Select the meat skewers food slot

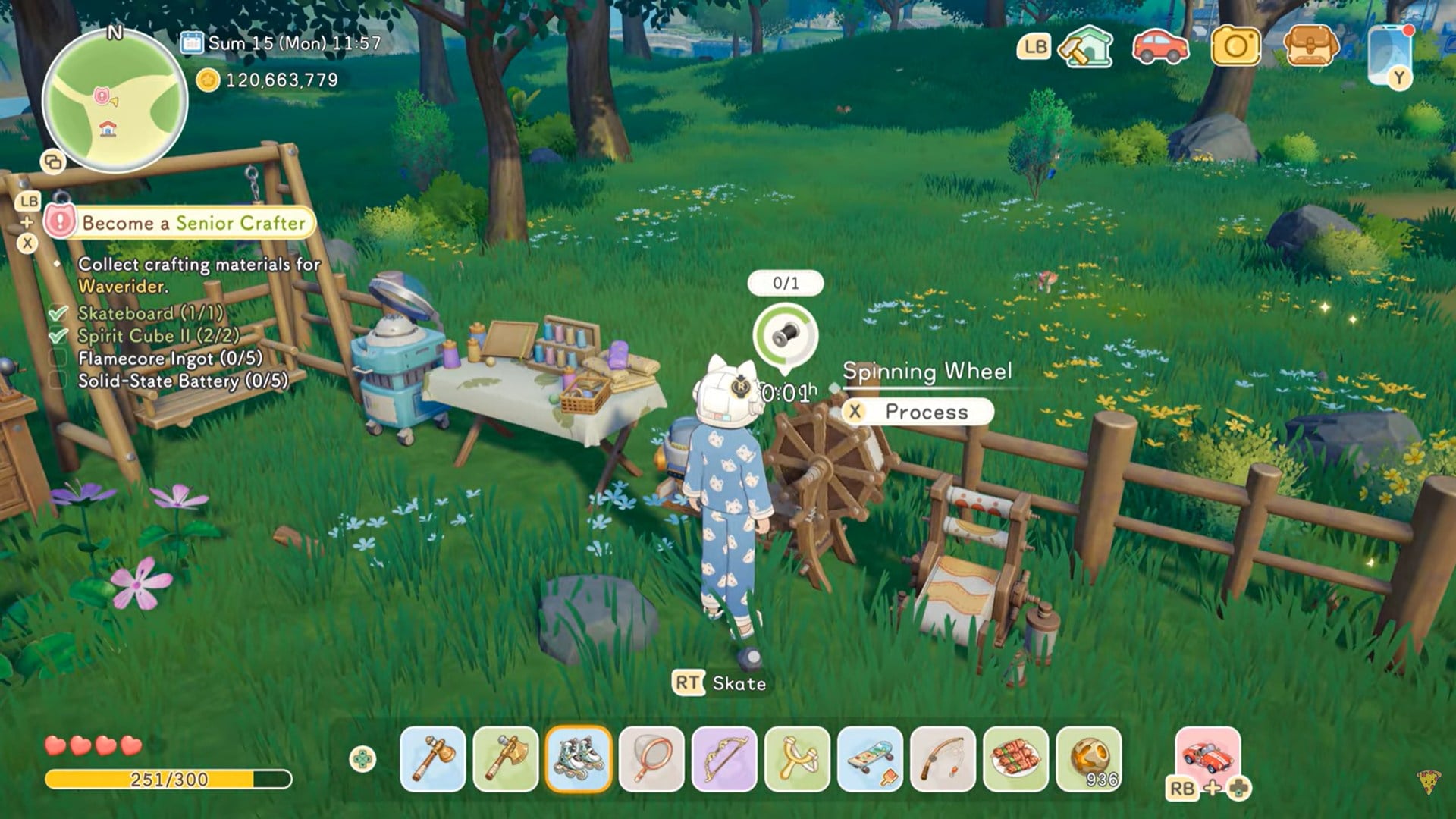[x=1015, y=759]
